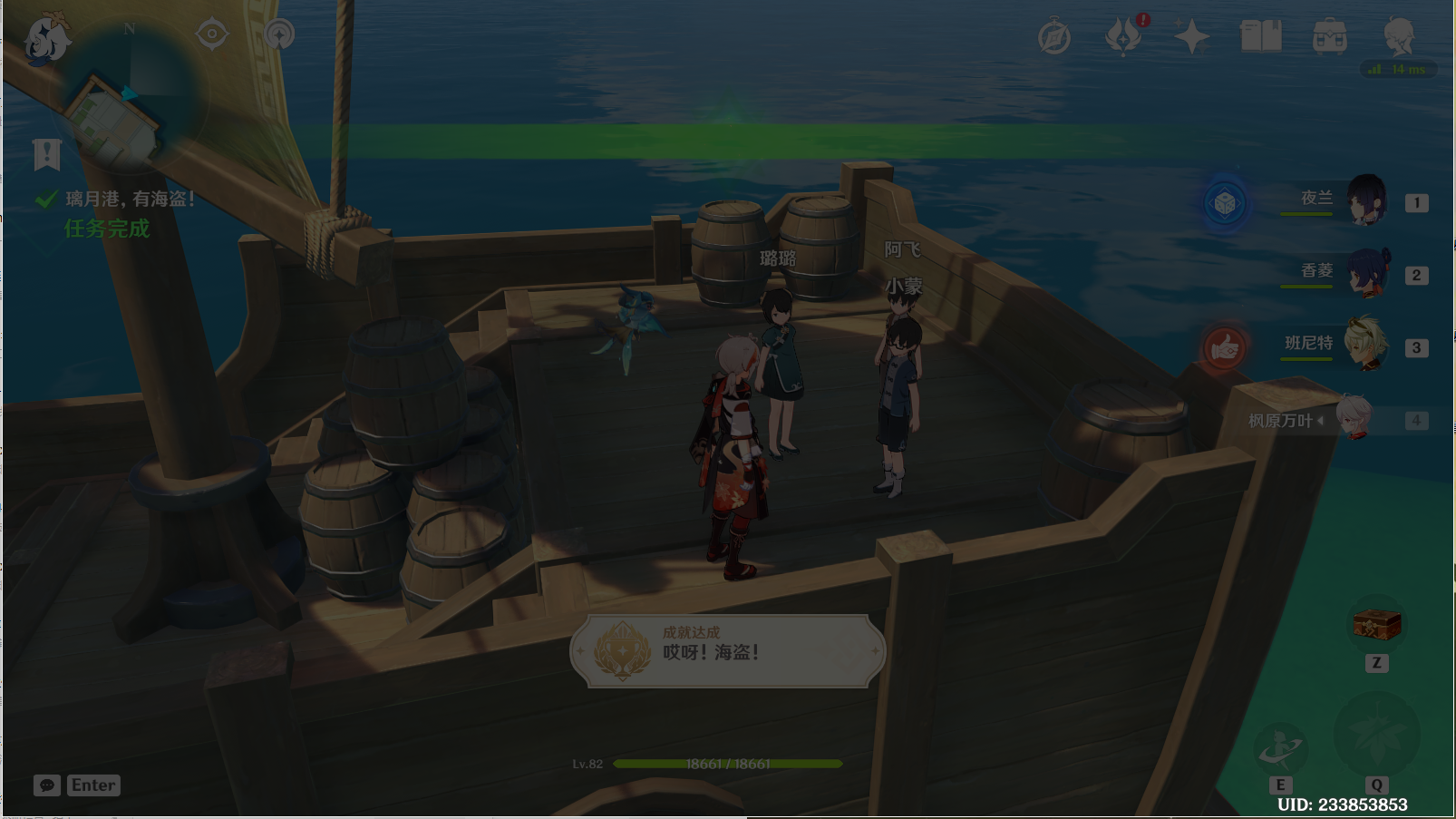The width and height of the screenshot is (1456, 819).
Task: Open the chat bubble icon
Action: pyautogui.click(x=47, y=785)
